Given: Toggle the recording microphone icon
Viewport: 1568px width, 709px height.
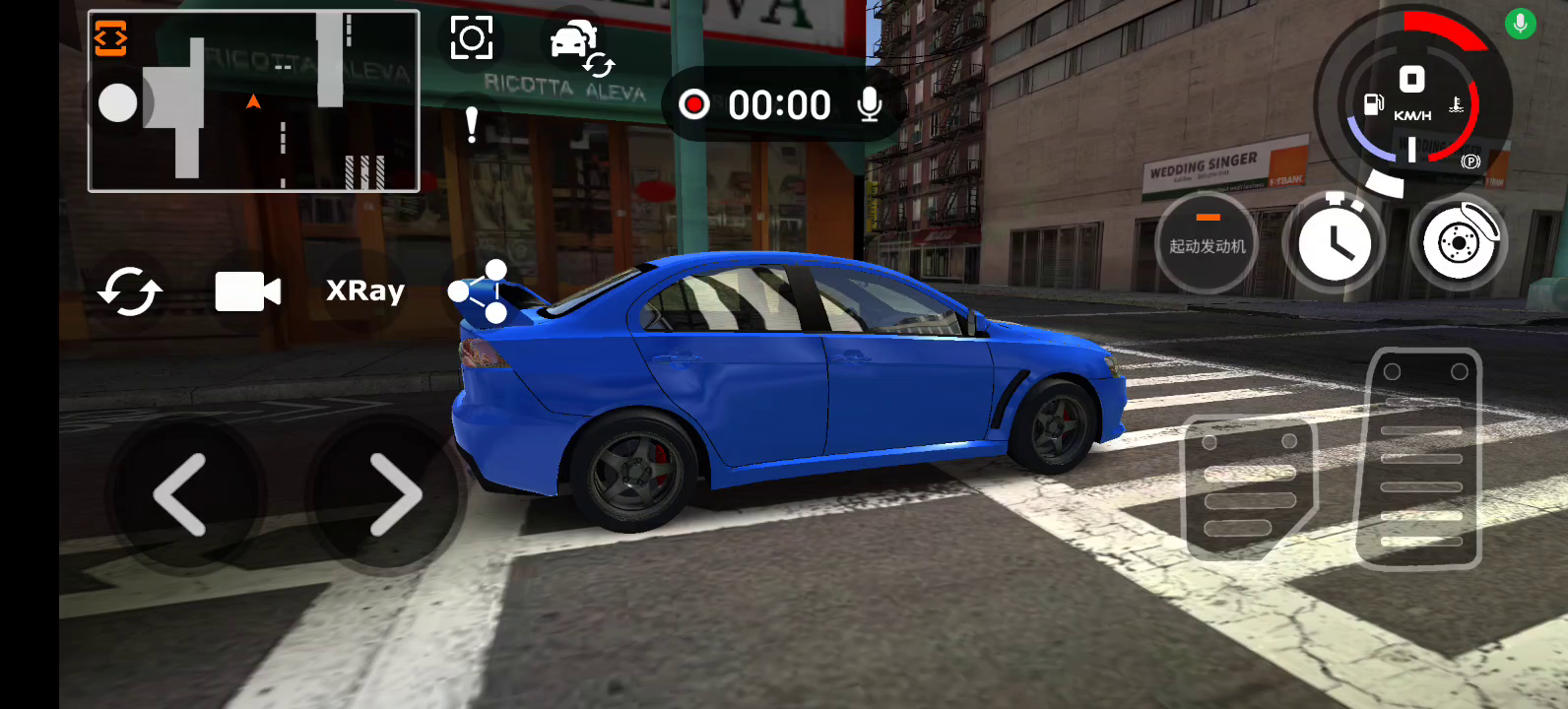Looking at the screenshot, I should click(x=869, y=104).
